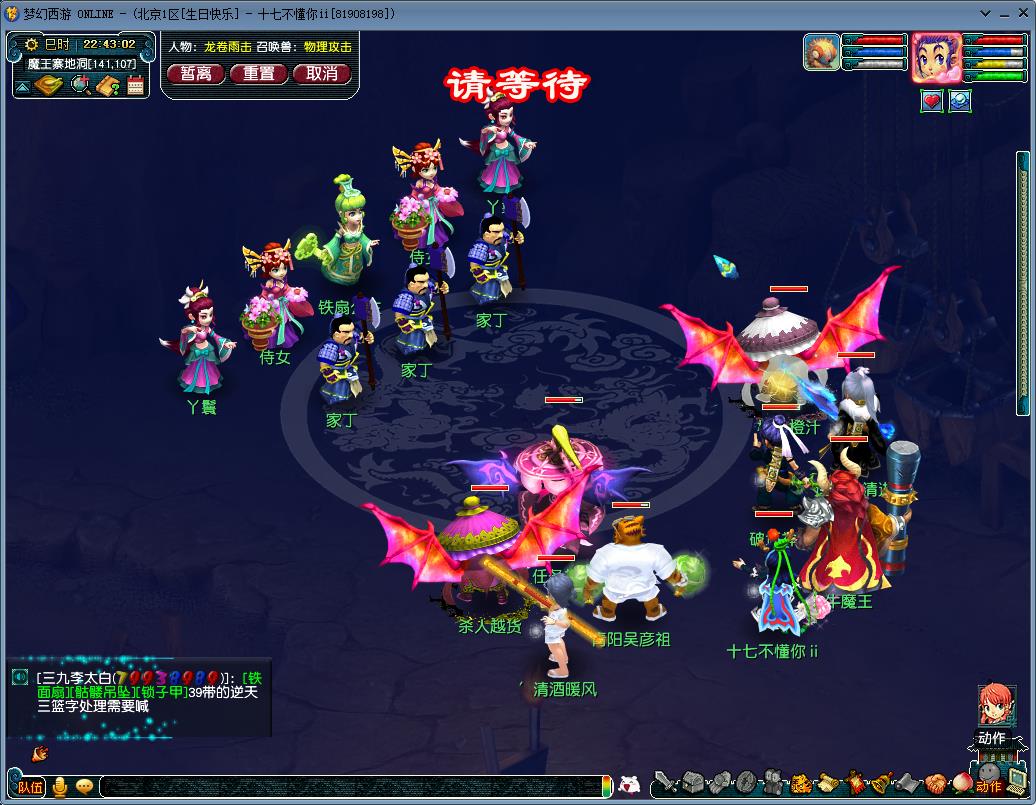Open the sword attack icon in the toolbar

(x=665, y=783)
